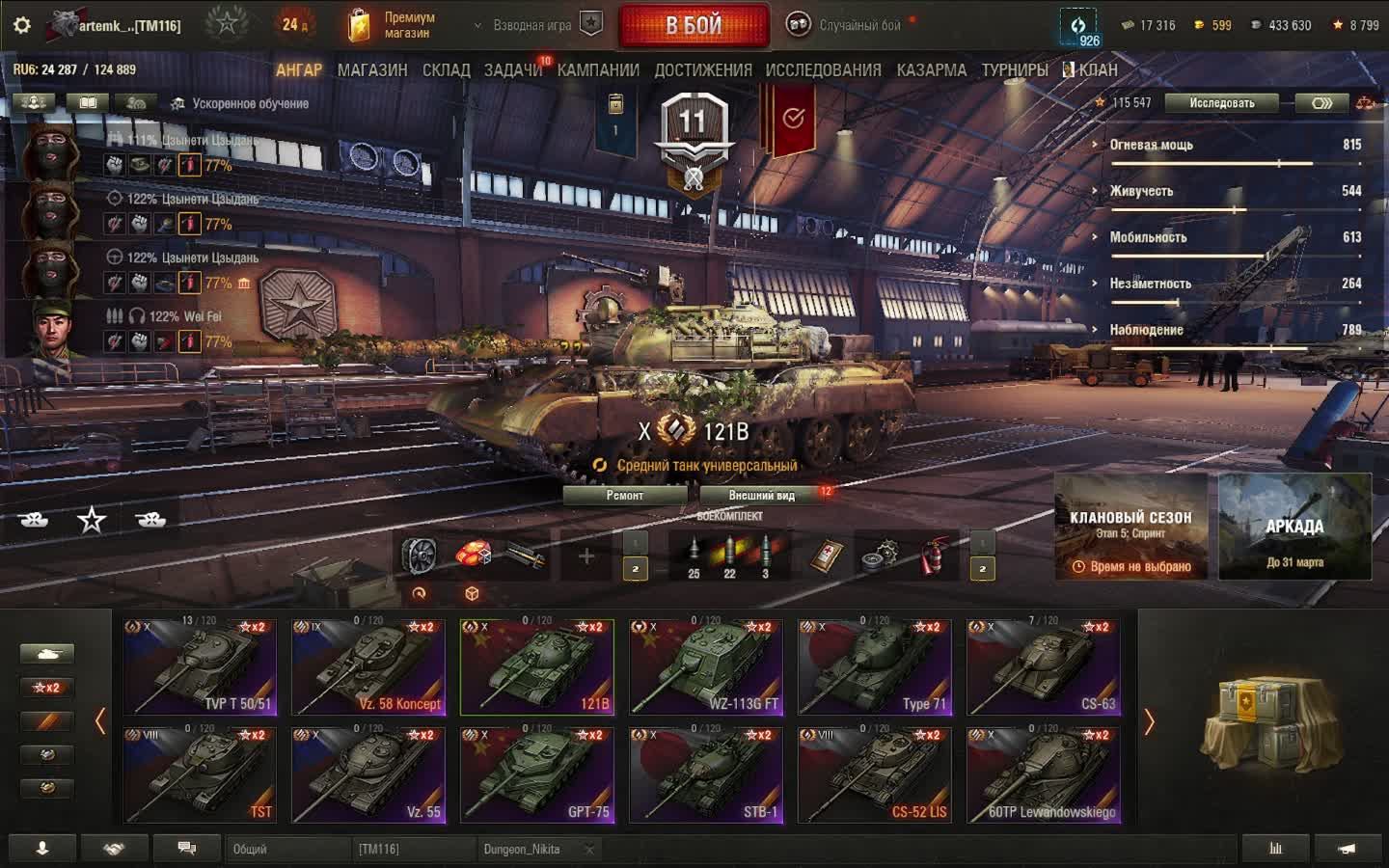Select the STB-1 tank in carousel

coord(706,775)
